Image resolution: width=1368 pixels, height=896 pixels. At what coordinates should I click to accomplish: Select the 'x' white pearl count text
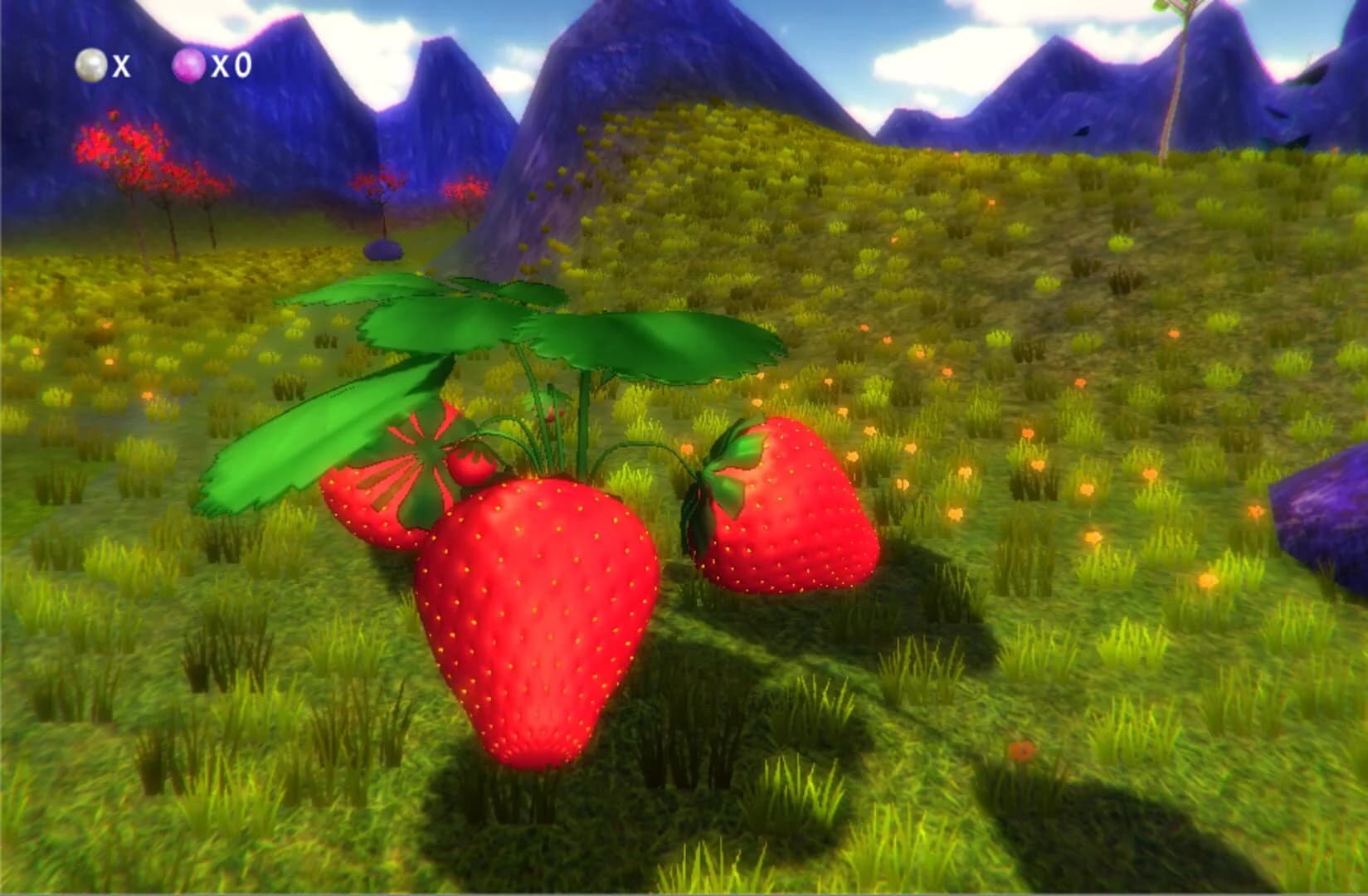123,66
